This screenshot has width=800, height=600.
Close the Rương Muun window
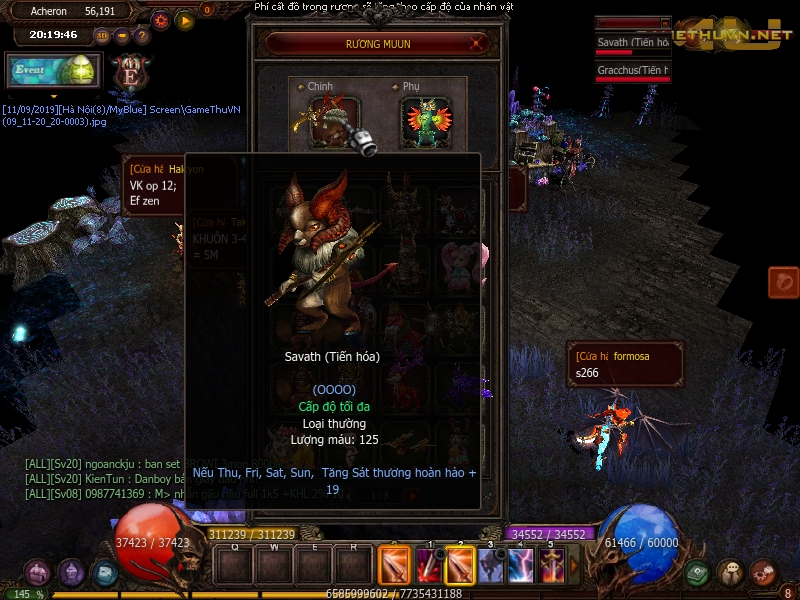pyautogui.click(x=478, y=44)
